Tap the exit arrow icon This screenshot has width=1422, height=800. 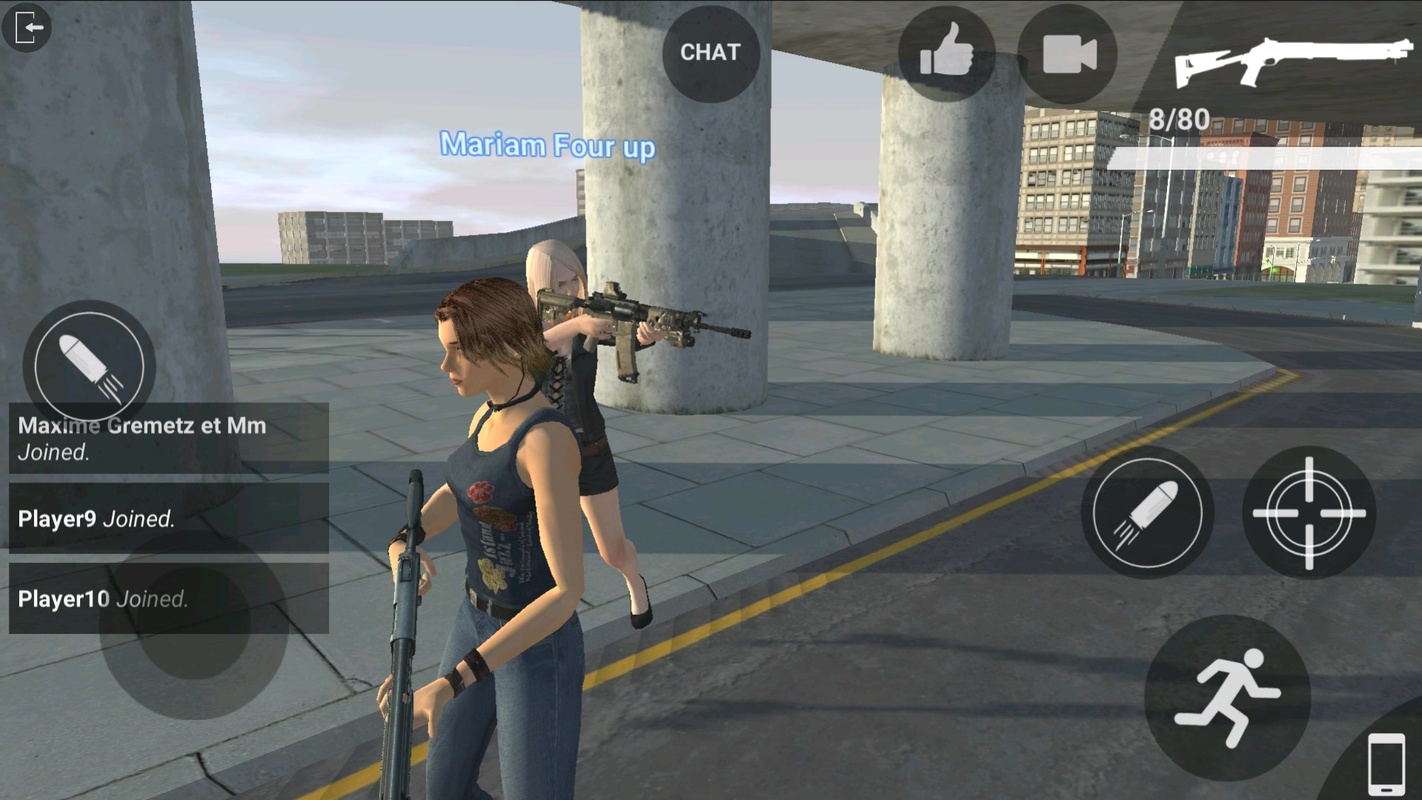coord(27,27)
